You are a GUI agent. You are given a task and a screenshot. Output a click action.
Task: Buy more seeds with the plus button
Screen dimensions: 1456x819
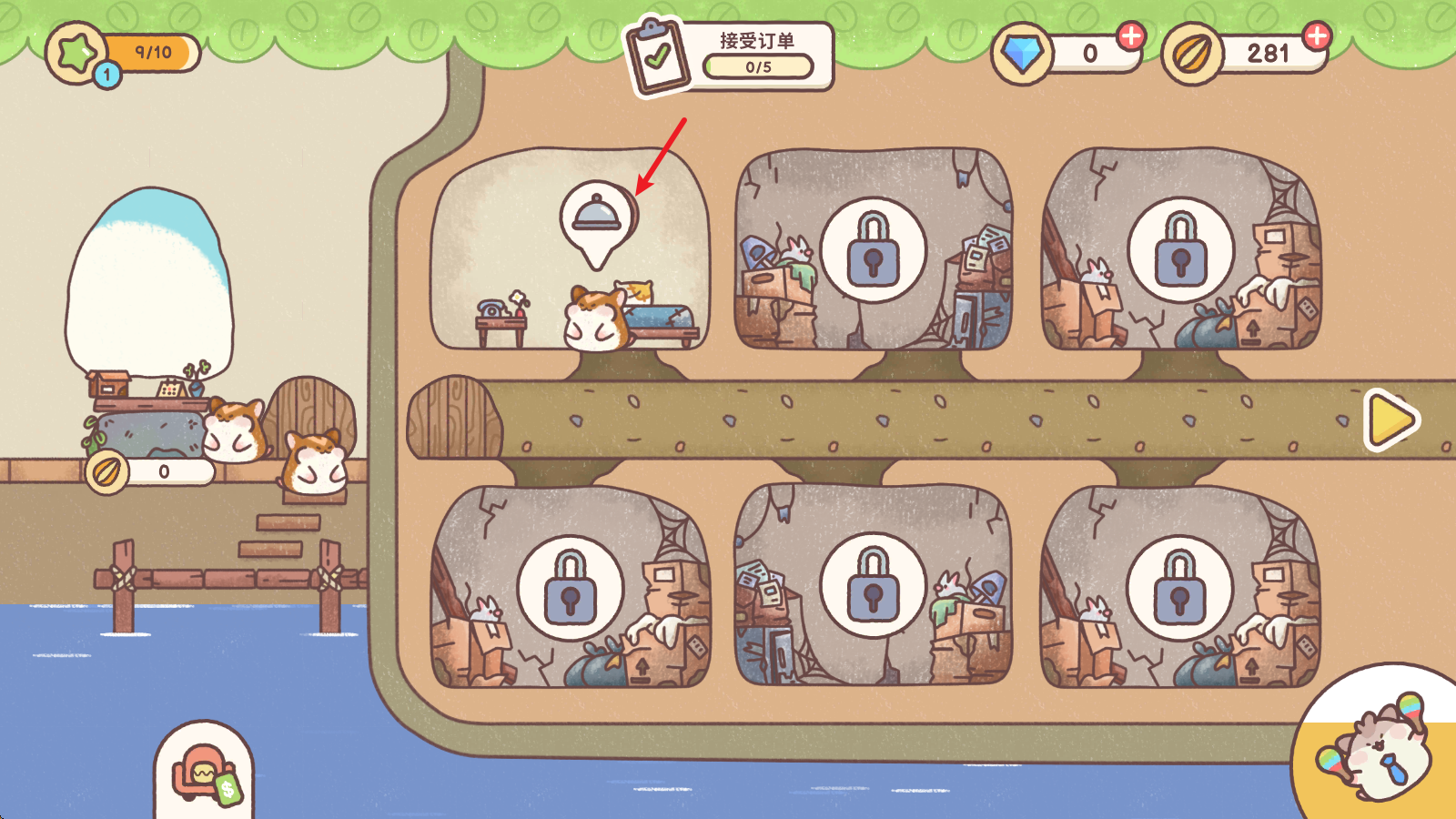point(1317,36)
